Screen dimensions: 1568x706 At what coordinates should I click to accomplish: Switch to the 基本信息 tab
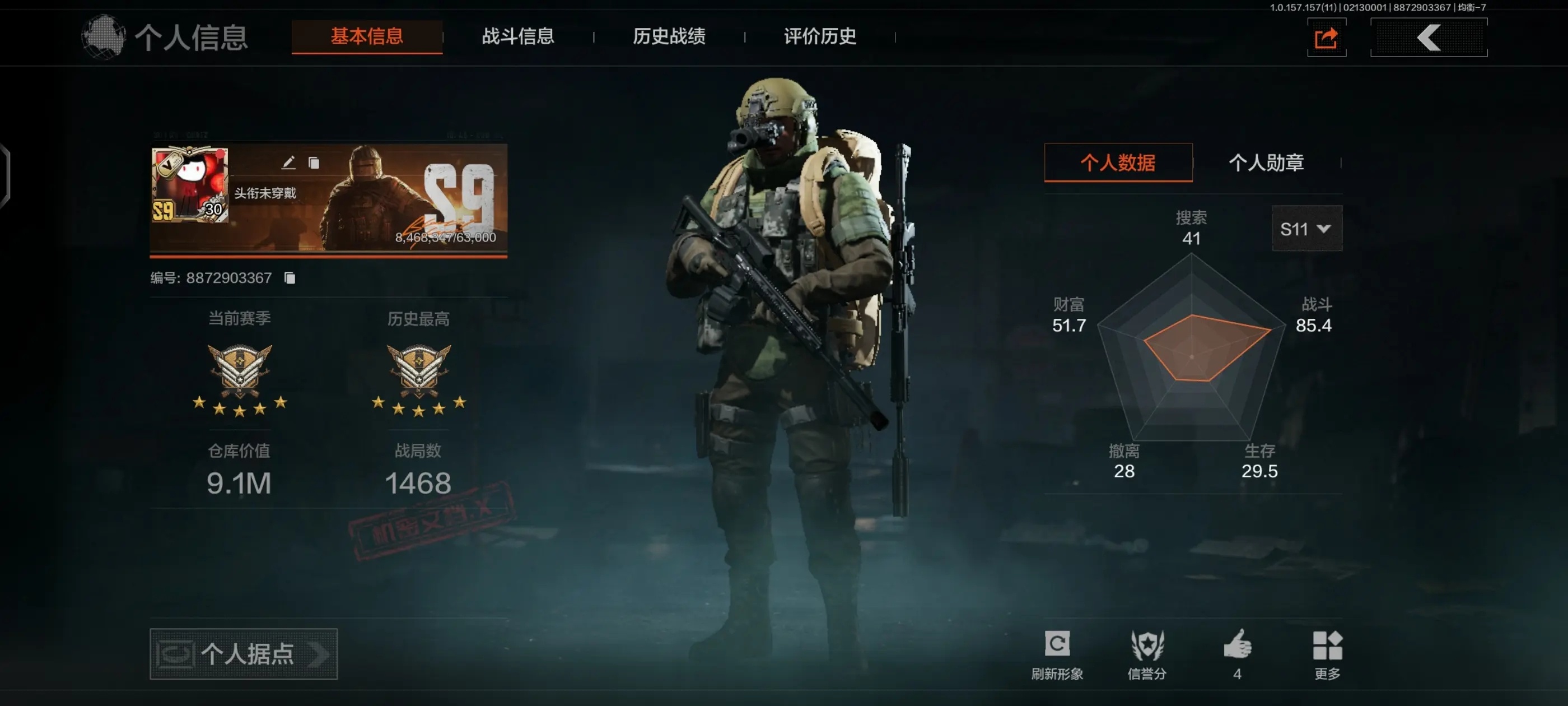pos(366,36)
